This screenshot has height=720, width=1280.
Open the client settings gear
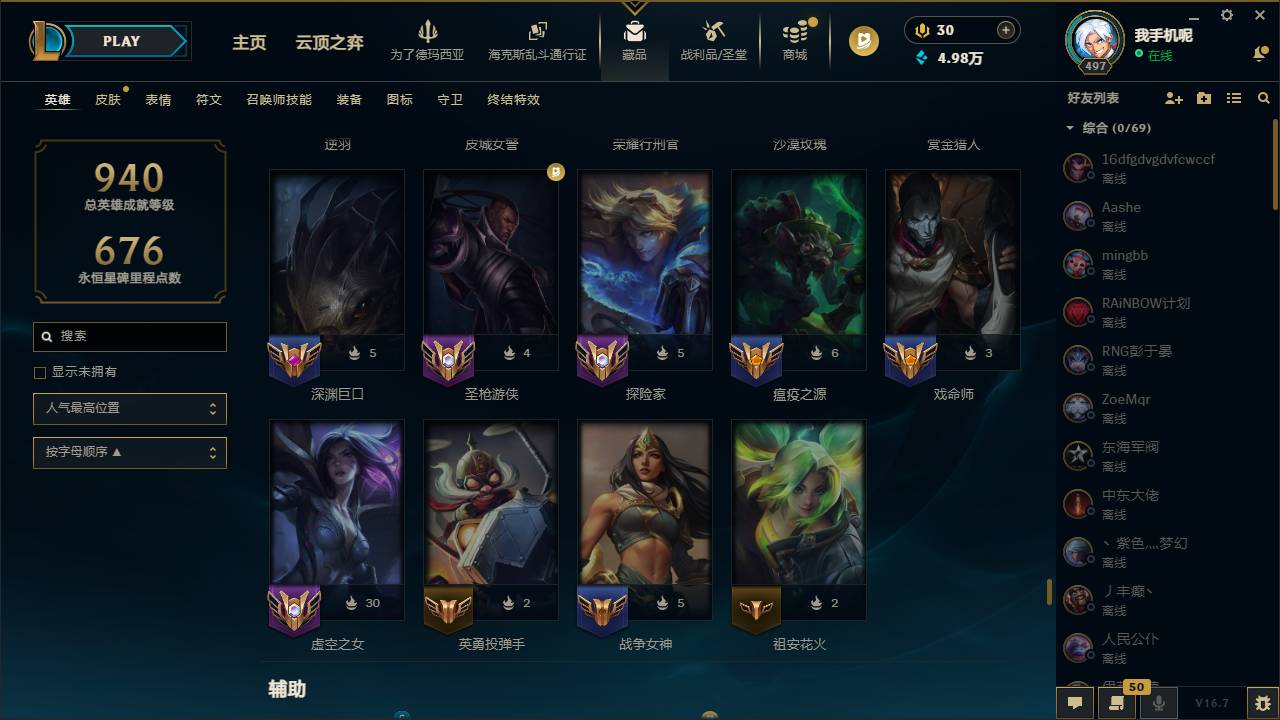point(1226,16)
